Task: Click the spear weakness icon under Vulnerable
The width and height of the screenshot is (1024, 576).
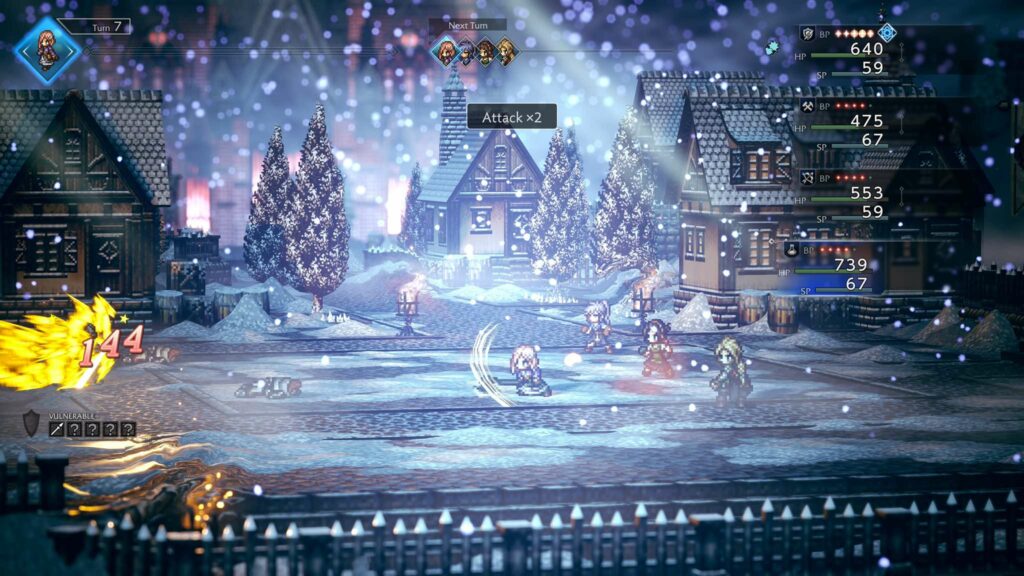Action: [x=57, y=429]
